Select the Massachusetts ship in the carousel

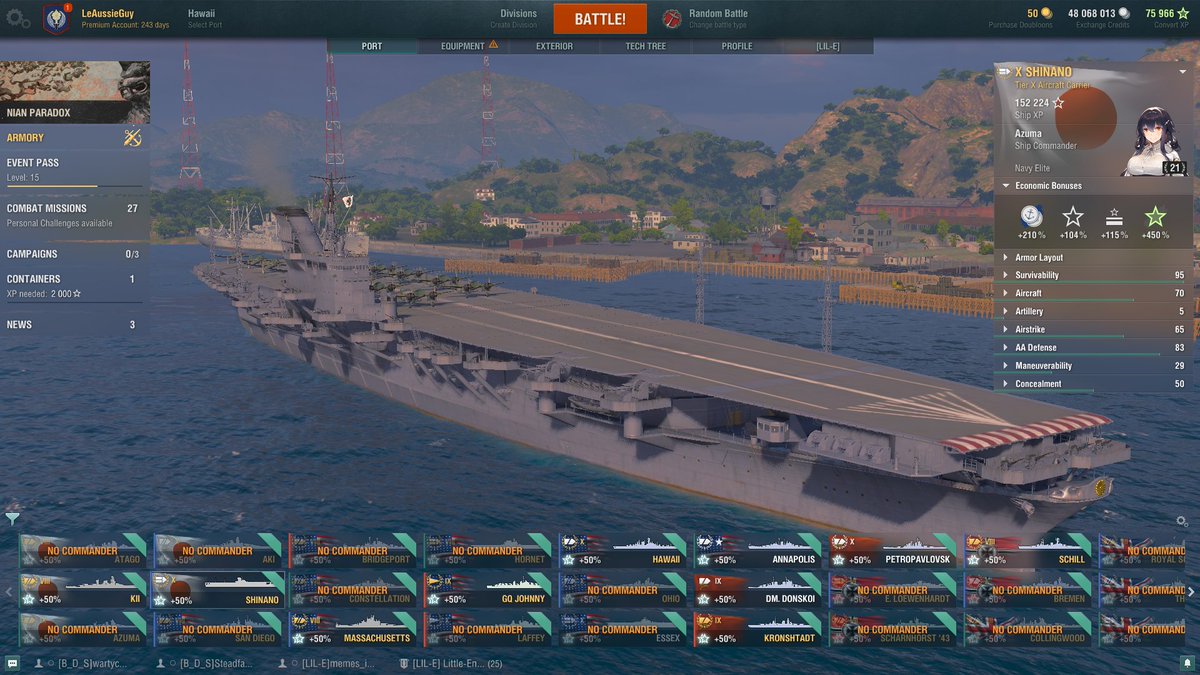354,629
